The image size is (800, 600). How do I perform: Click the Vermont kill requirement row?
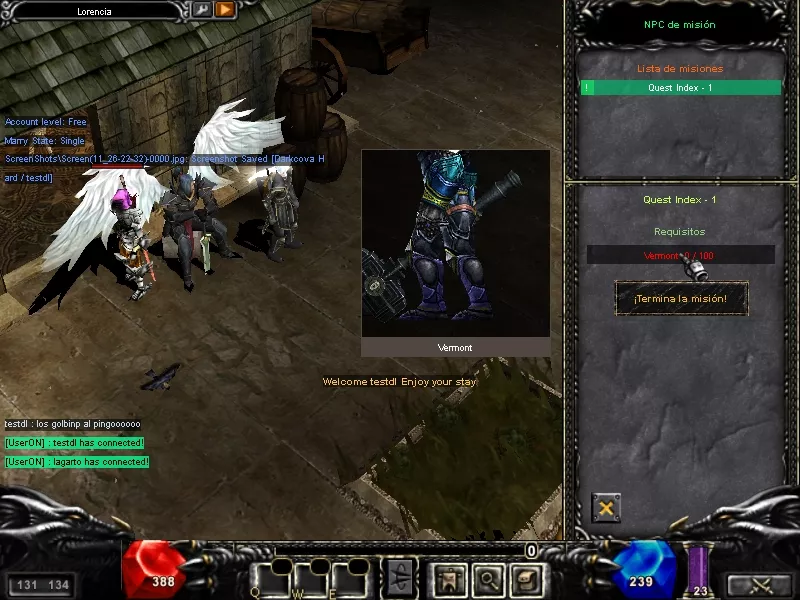[680, 255]
